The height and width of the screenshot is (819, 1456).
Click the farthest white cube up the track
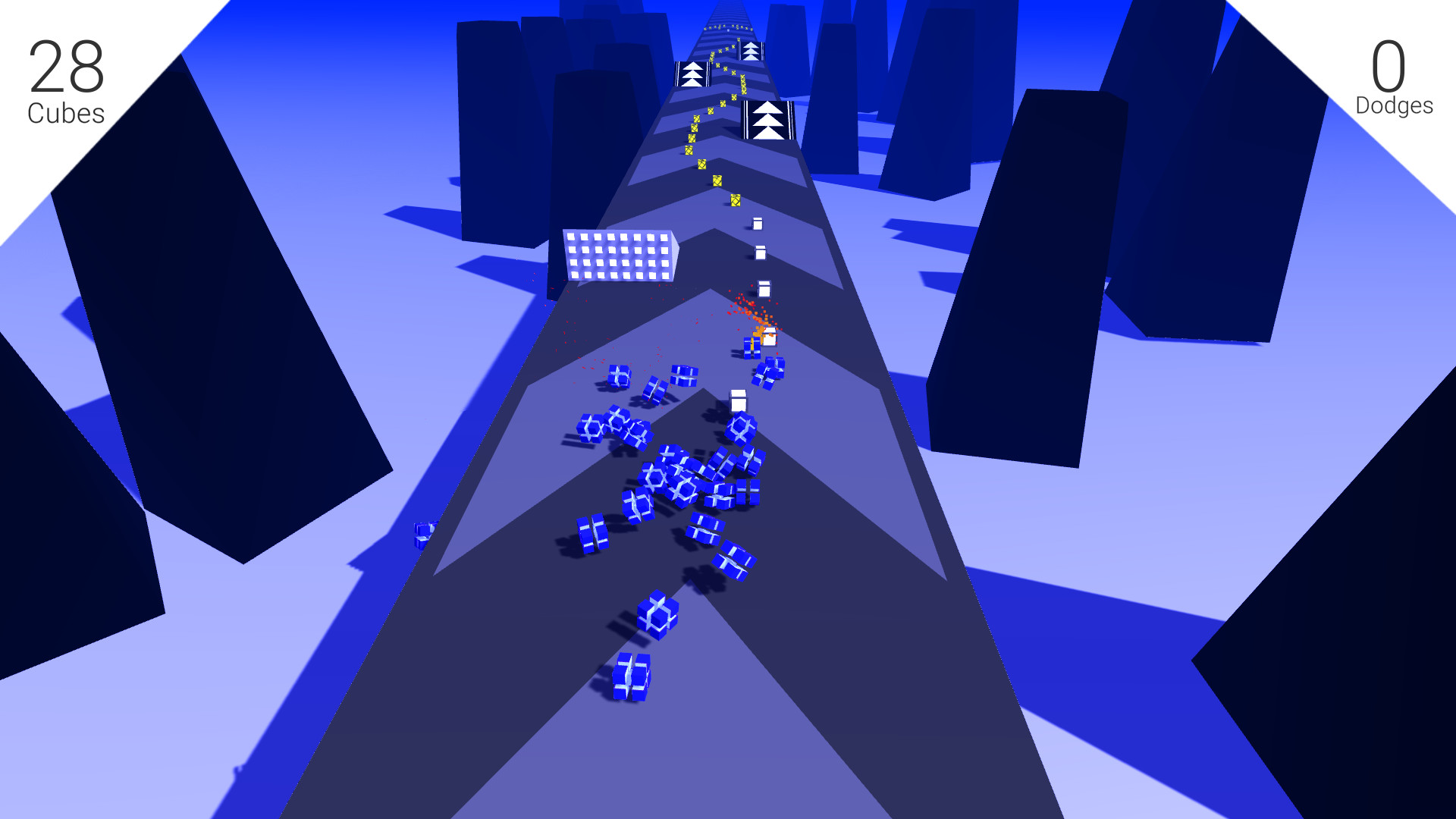click(x=758, y=222)
